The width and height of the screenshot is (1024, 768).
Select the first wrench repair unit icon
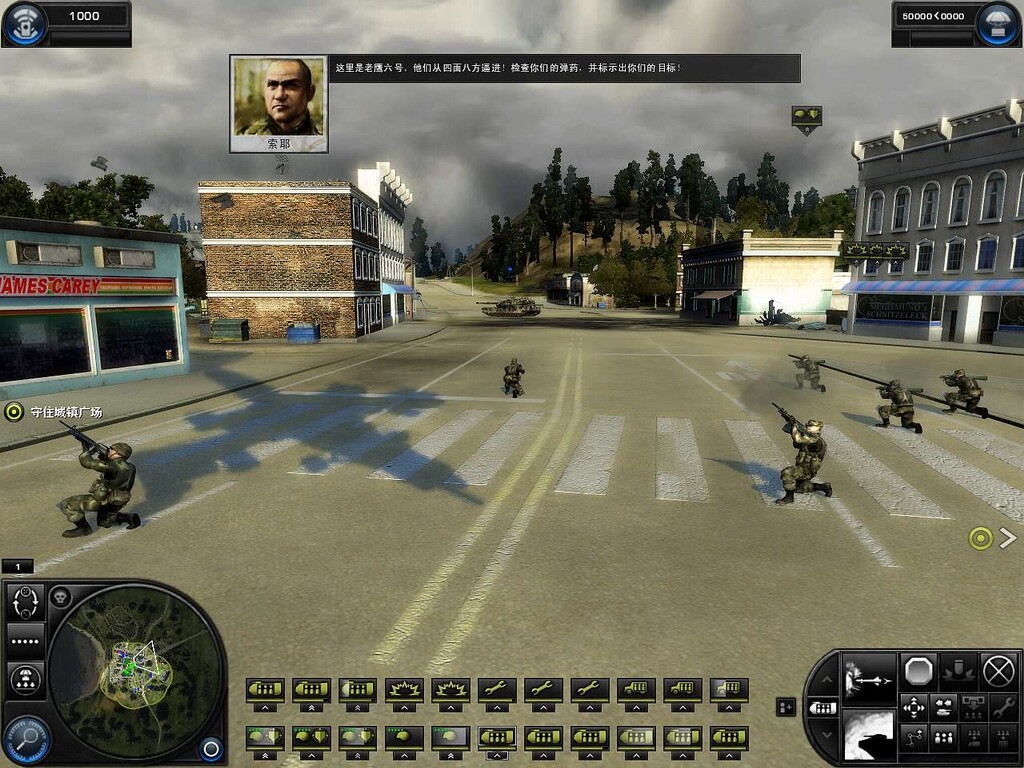[497, 689]
